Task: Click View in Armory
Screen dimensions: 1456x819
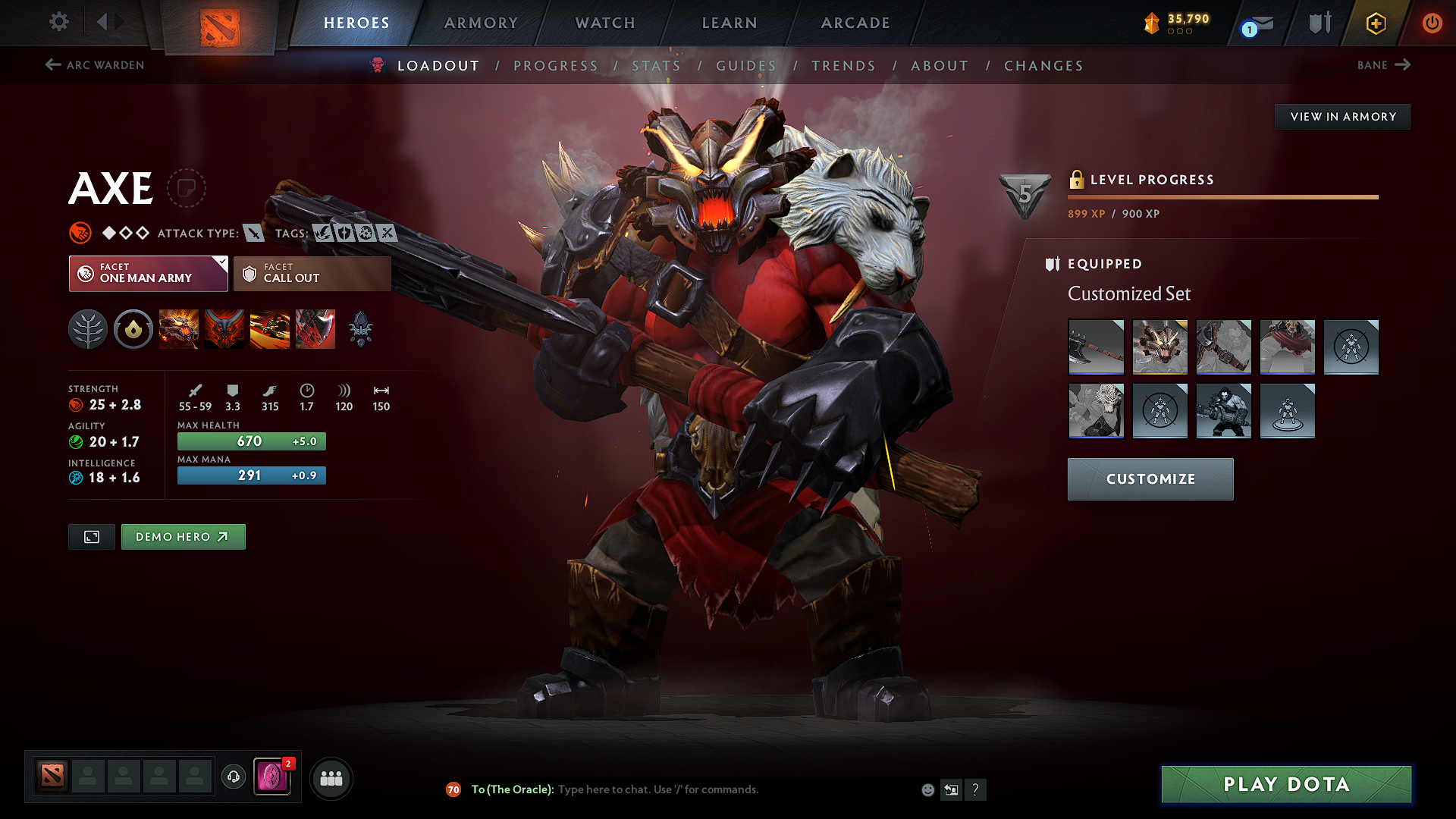Action: 1342,117
